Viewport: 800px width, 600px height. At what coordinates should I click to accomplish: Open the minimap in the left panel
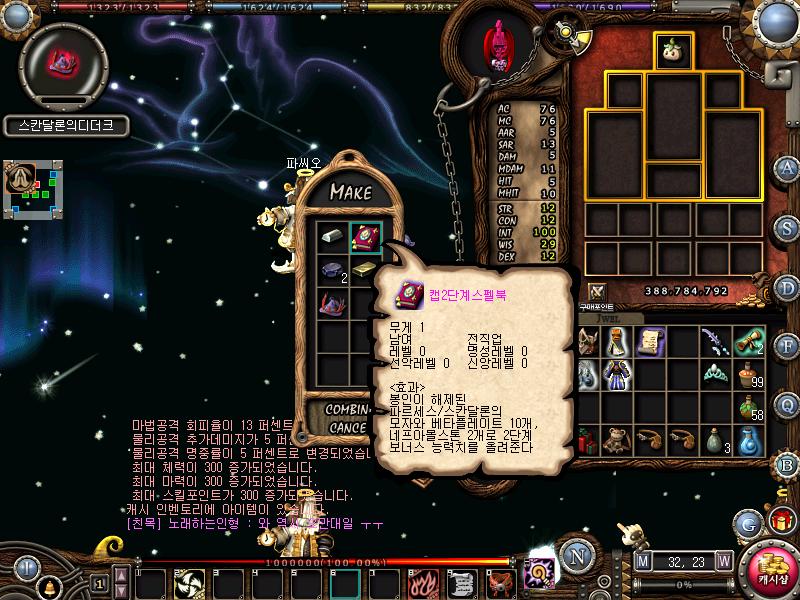tap(35, 187)
